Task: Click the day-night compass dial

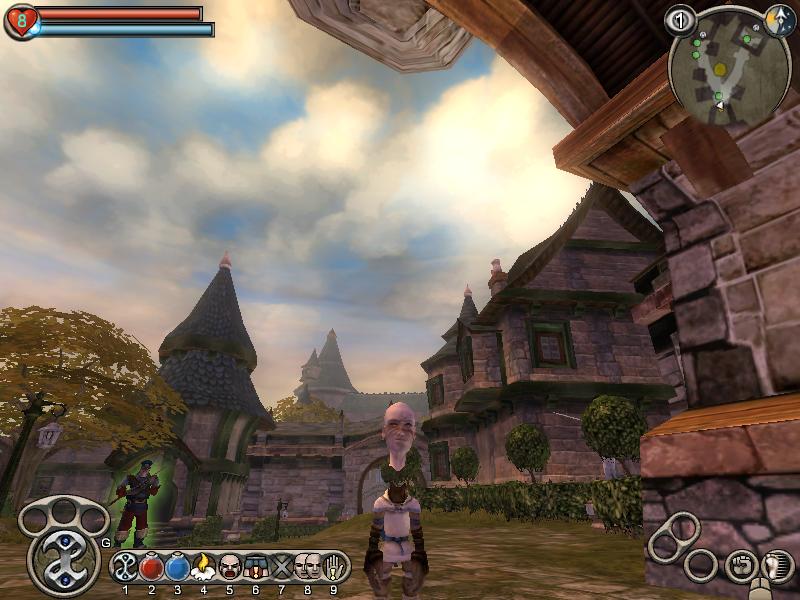Action: pos(779,19)
